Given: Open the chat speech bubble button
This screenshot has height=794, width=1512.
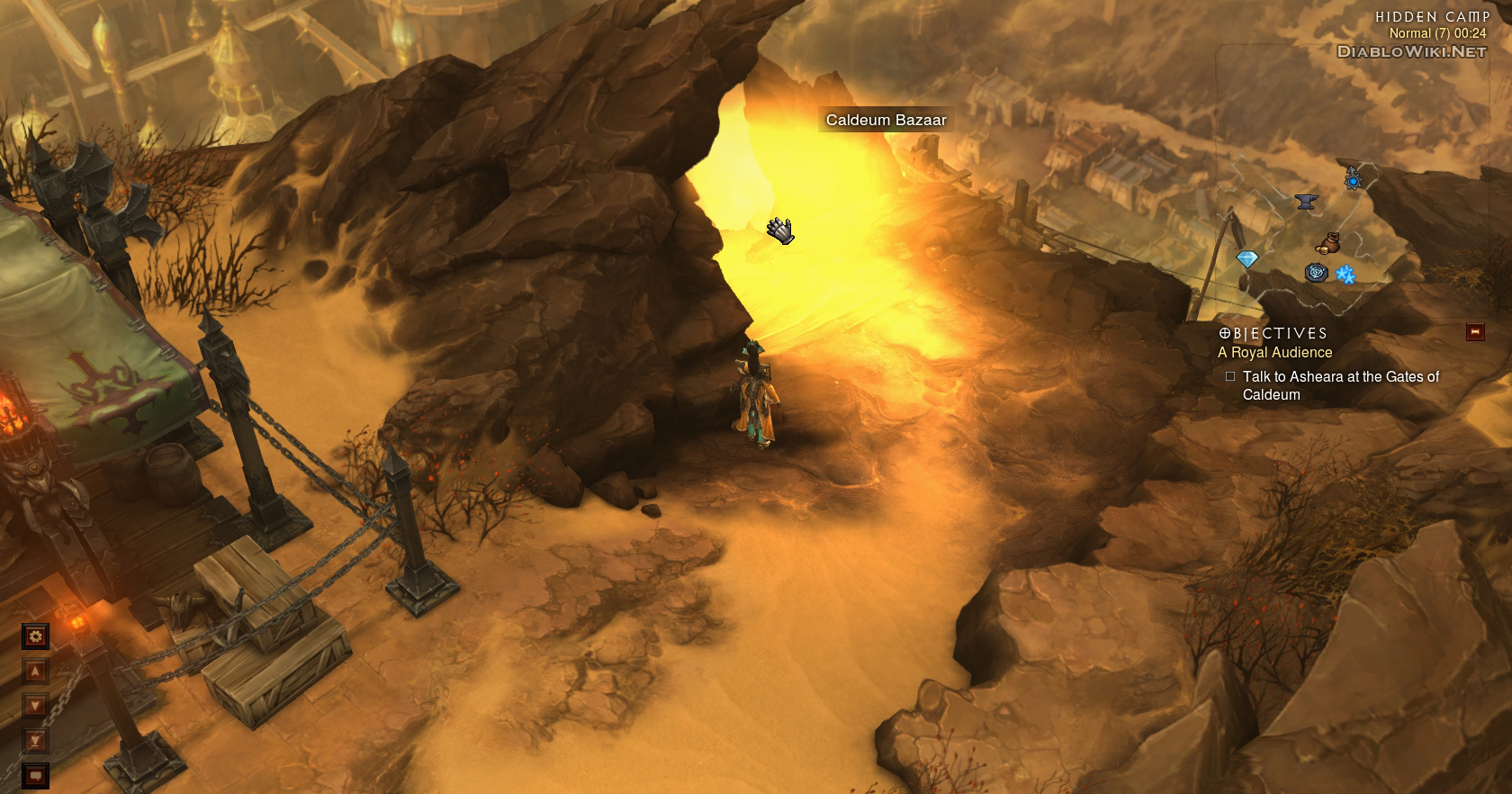Looking at the screenshot, I should click(x=35, y=775).
